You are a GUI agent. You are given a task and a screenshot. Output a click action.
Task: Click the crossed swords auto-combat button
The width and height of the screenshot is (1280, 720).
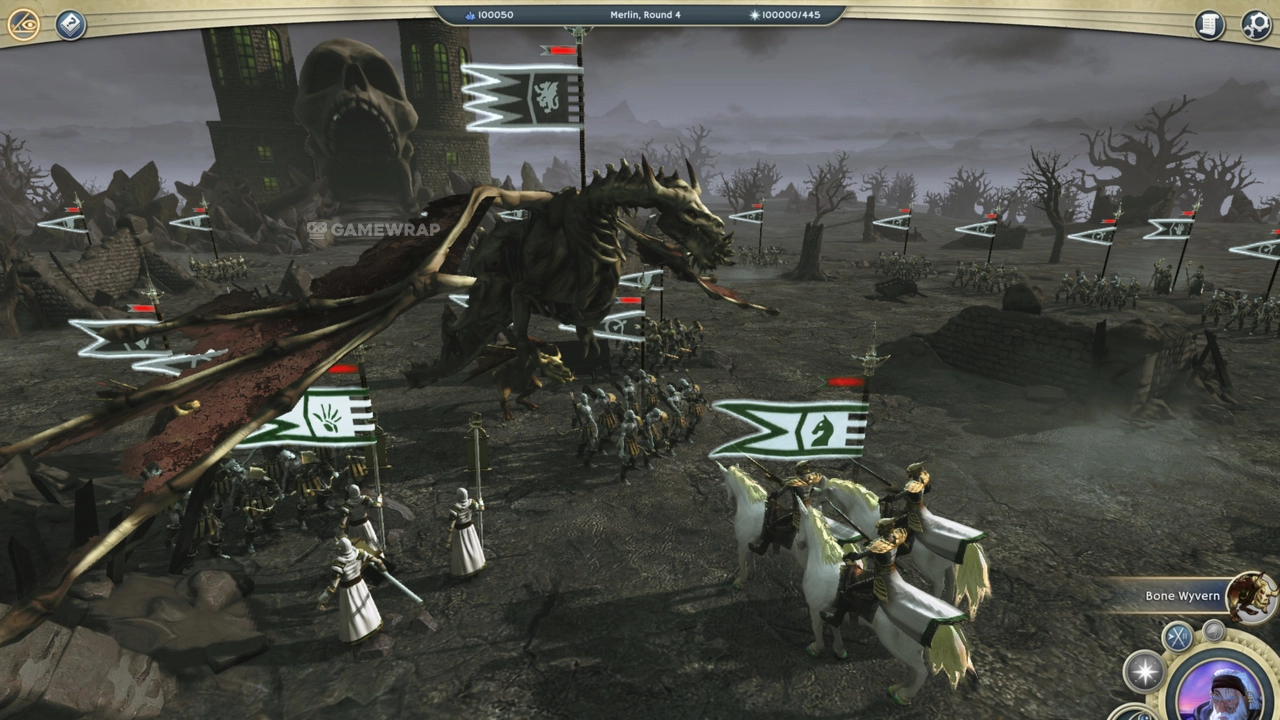pyautogui.click(x=1177, y=636)
